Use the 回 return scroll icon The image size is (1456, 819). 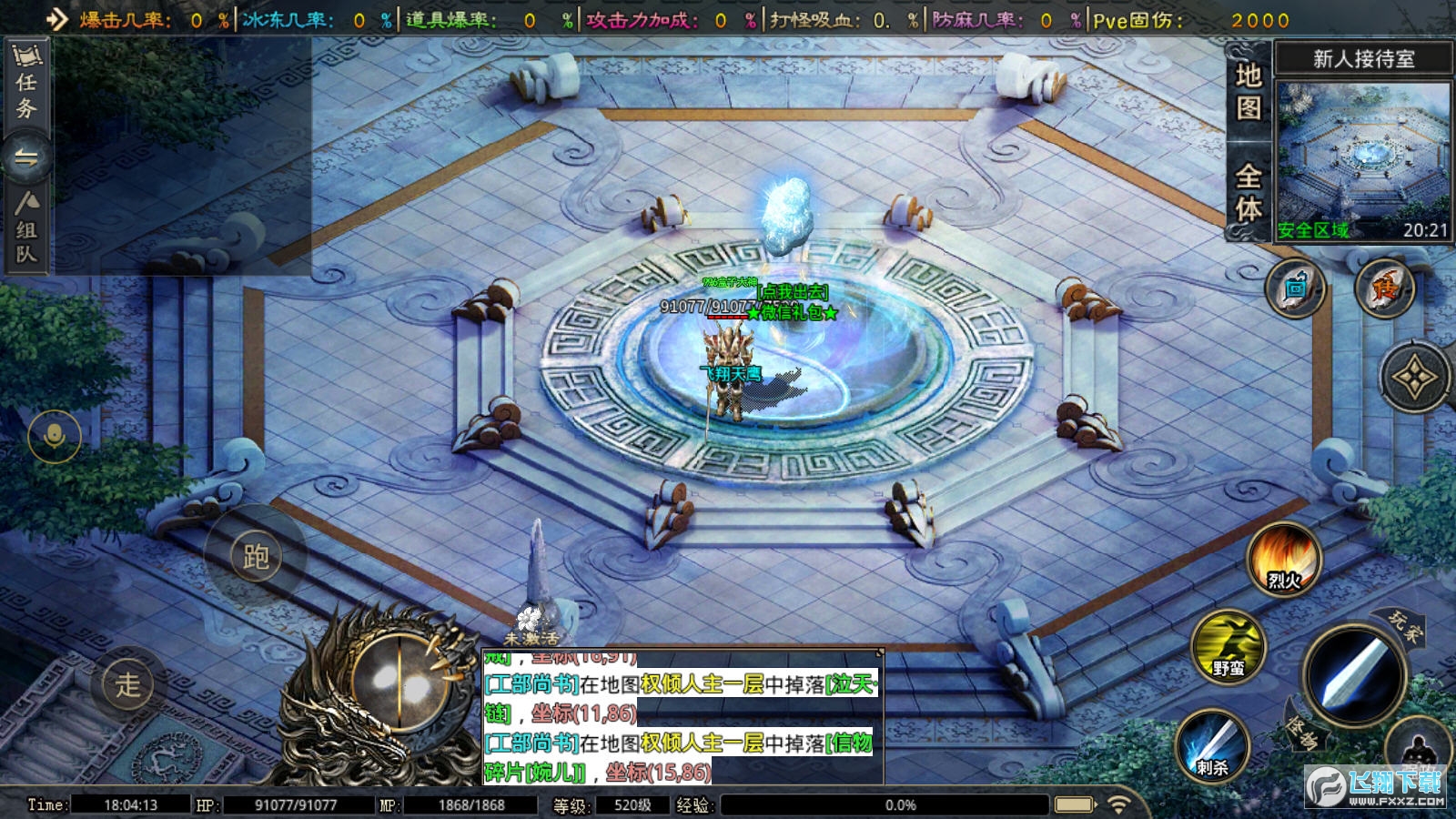point(1294,289)
